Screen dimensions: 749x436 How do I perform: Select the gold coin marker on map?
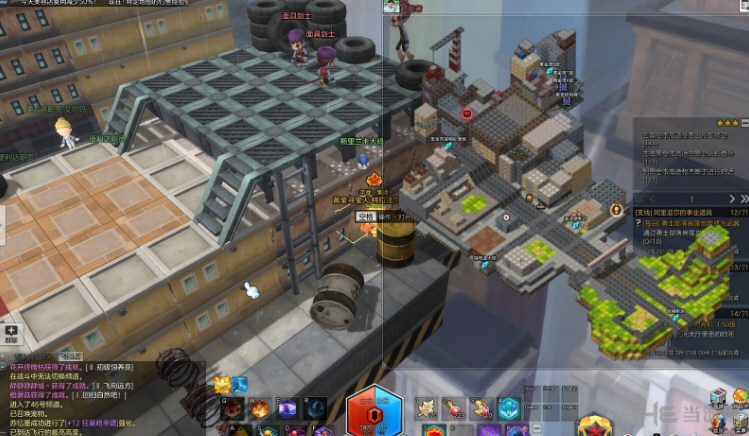(x=616, y=211)
